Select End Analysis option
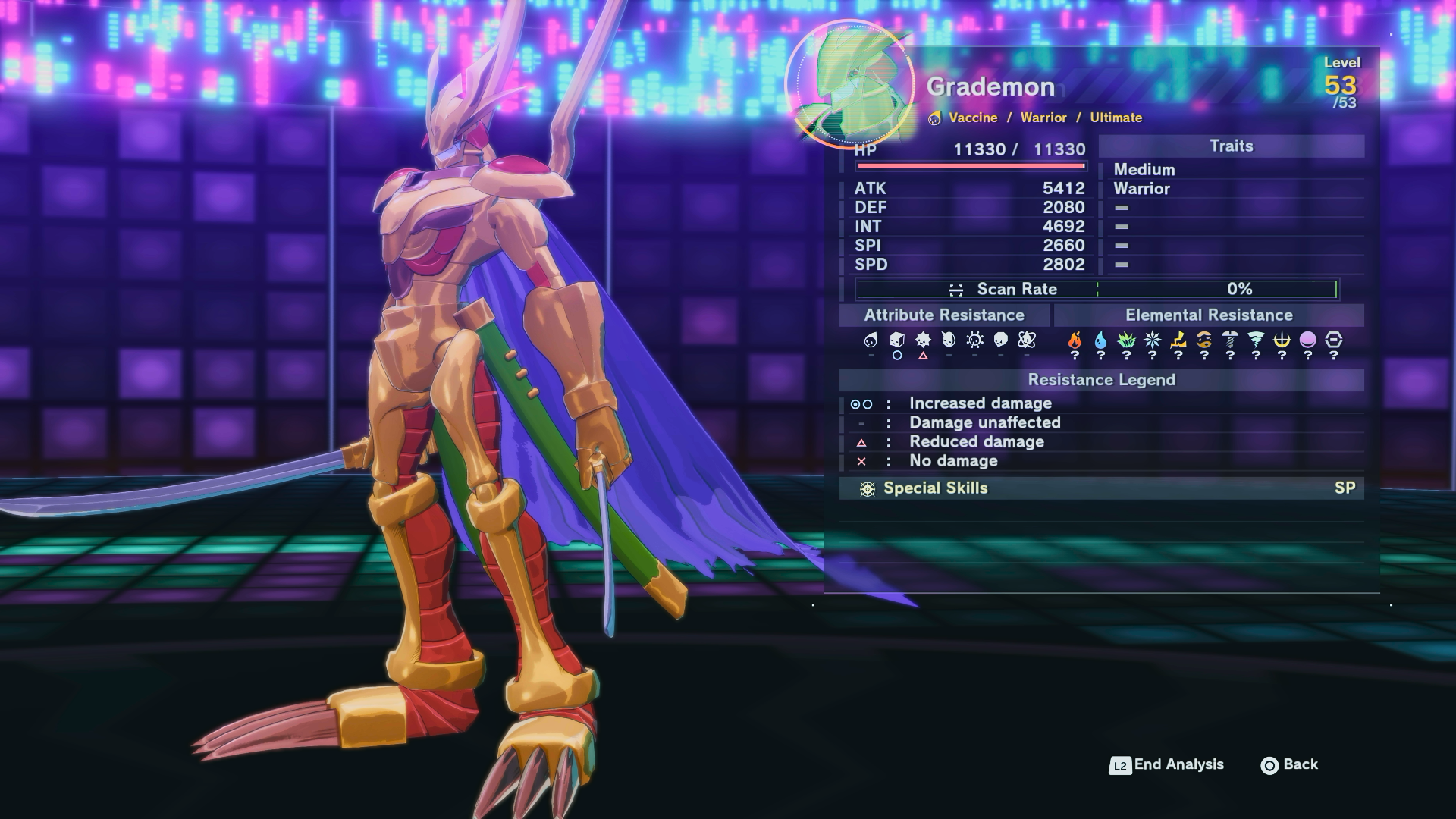 [x=1166, y=765]
